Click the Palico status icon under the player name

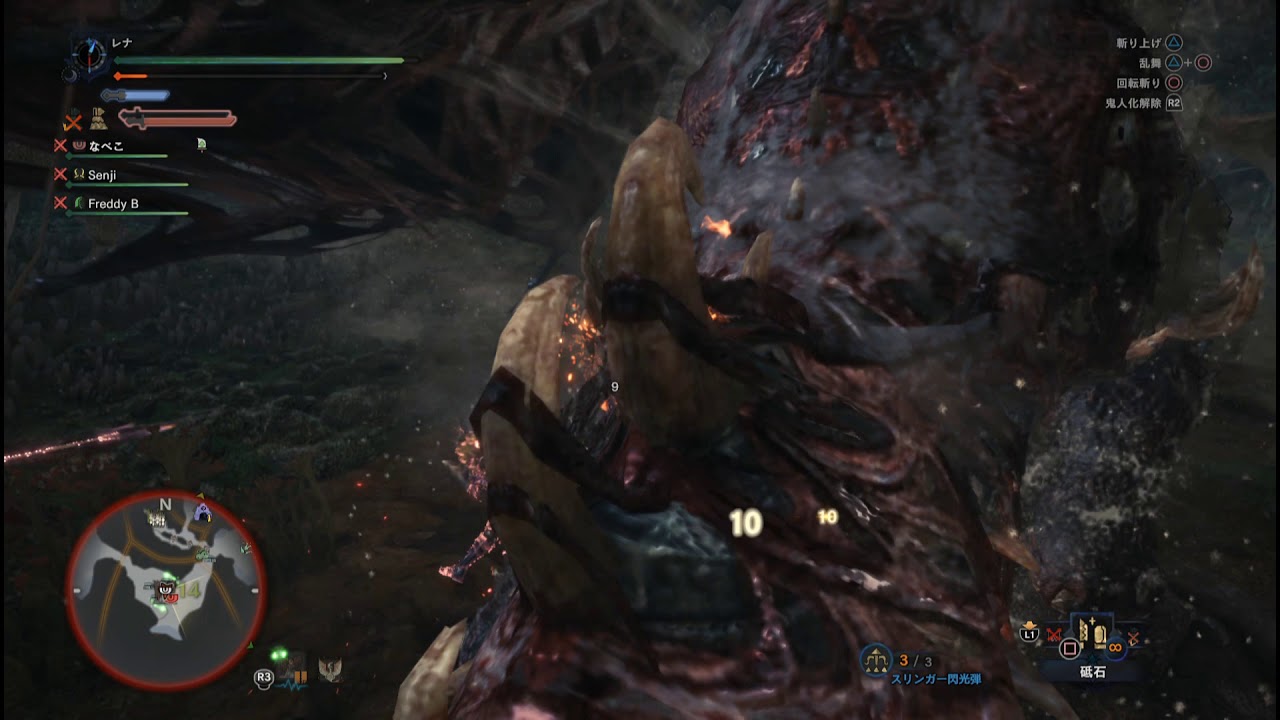98,120
